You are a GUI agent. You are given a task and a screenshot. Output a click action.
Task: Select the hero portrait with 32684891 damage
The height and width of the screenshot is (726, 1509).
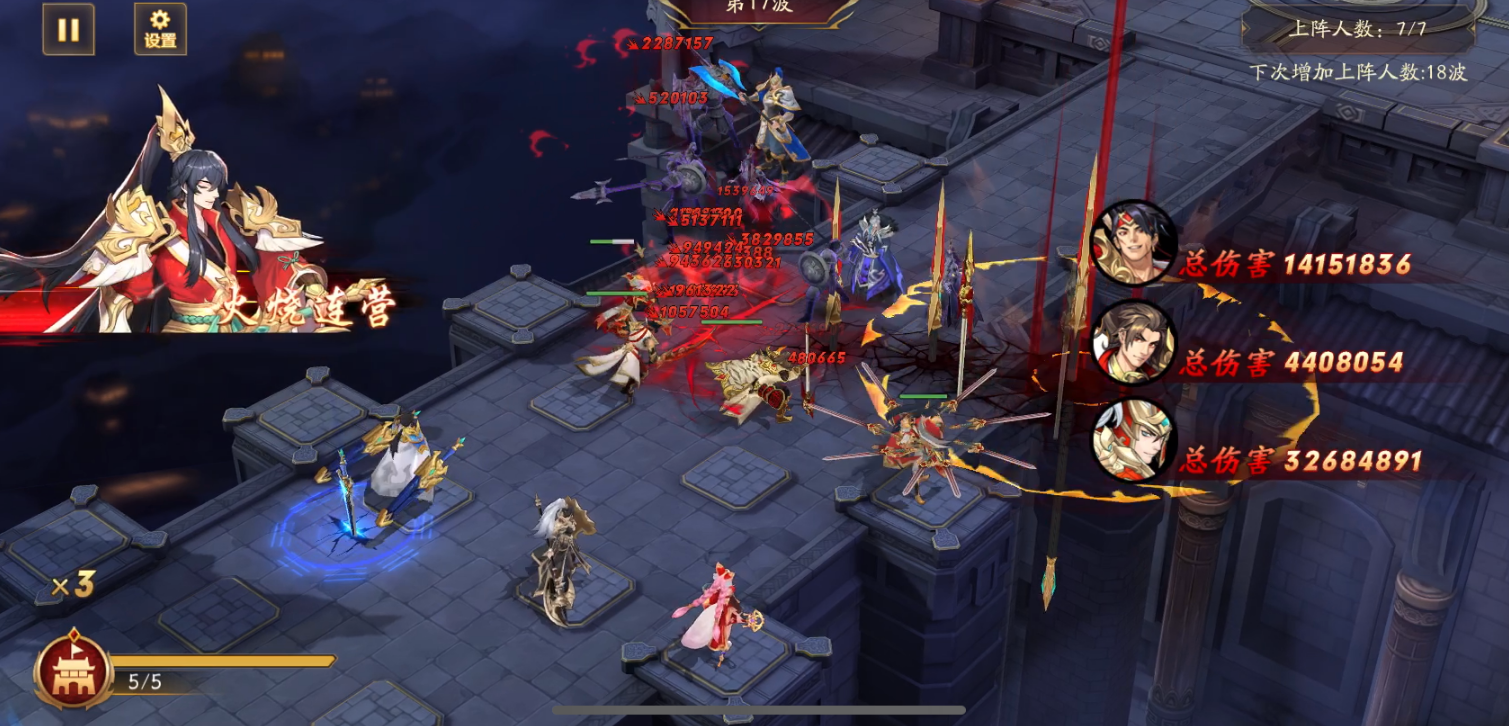point(1133,441)
